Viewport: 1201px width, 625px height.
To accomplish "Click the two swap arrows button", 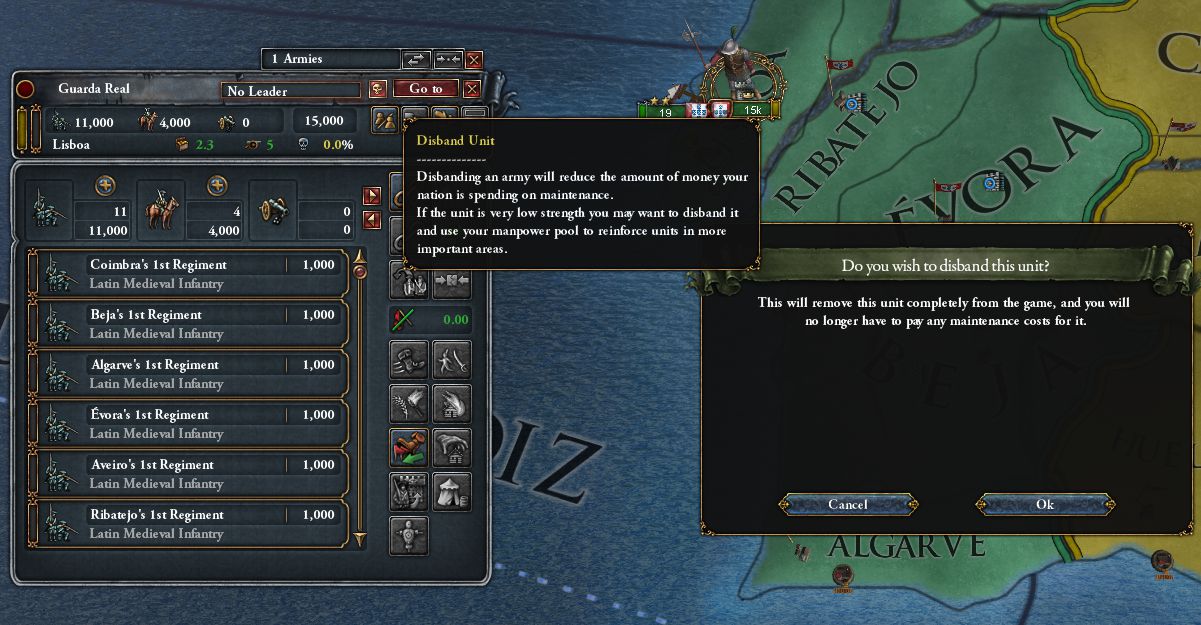I will [415, 60].
